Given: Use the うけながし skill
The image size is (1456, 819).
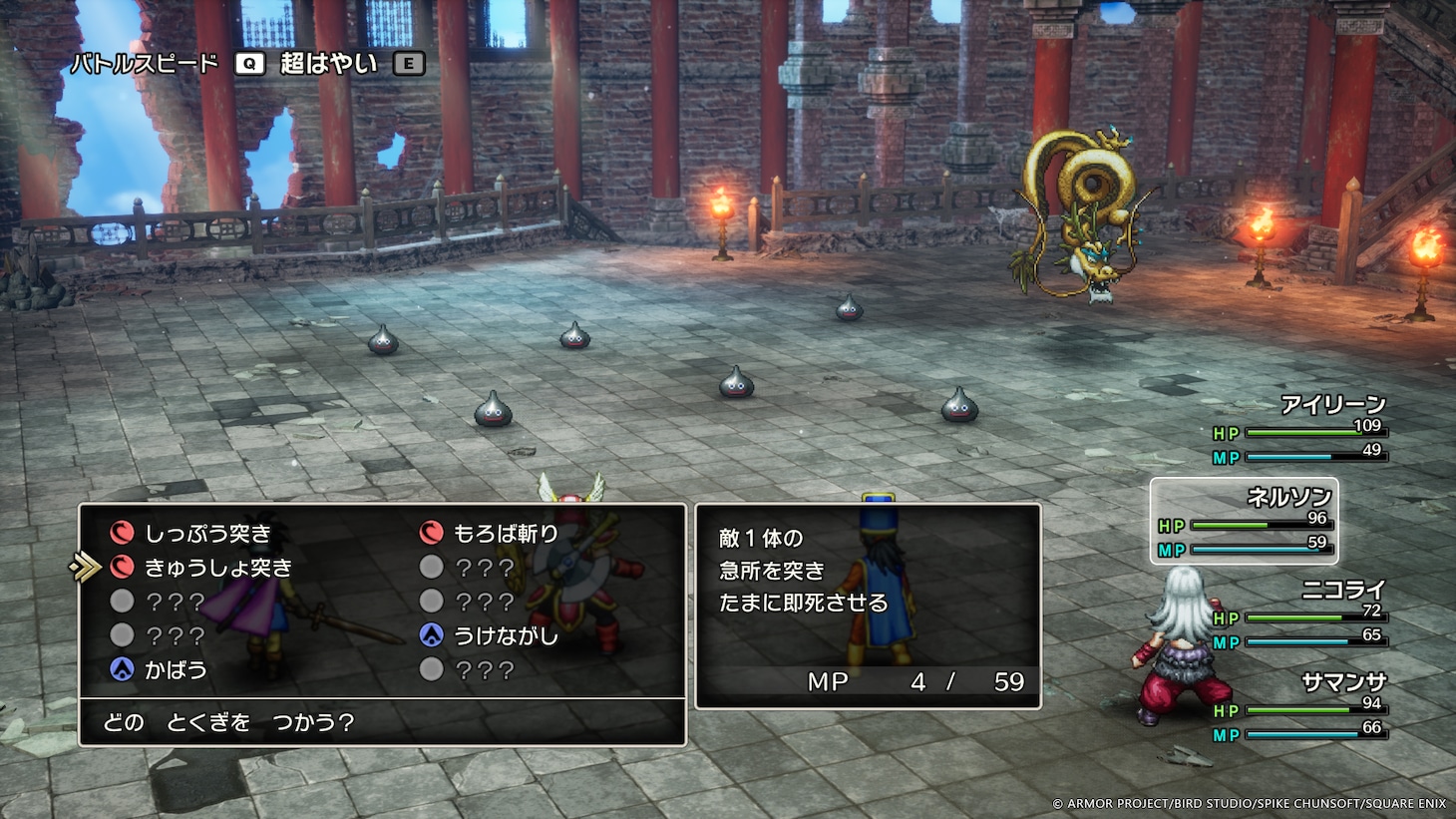Looking at the screenshot, I should coord(505,635).
